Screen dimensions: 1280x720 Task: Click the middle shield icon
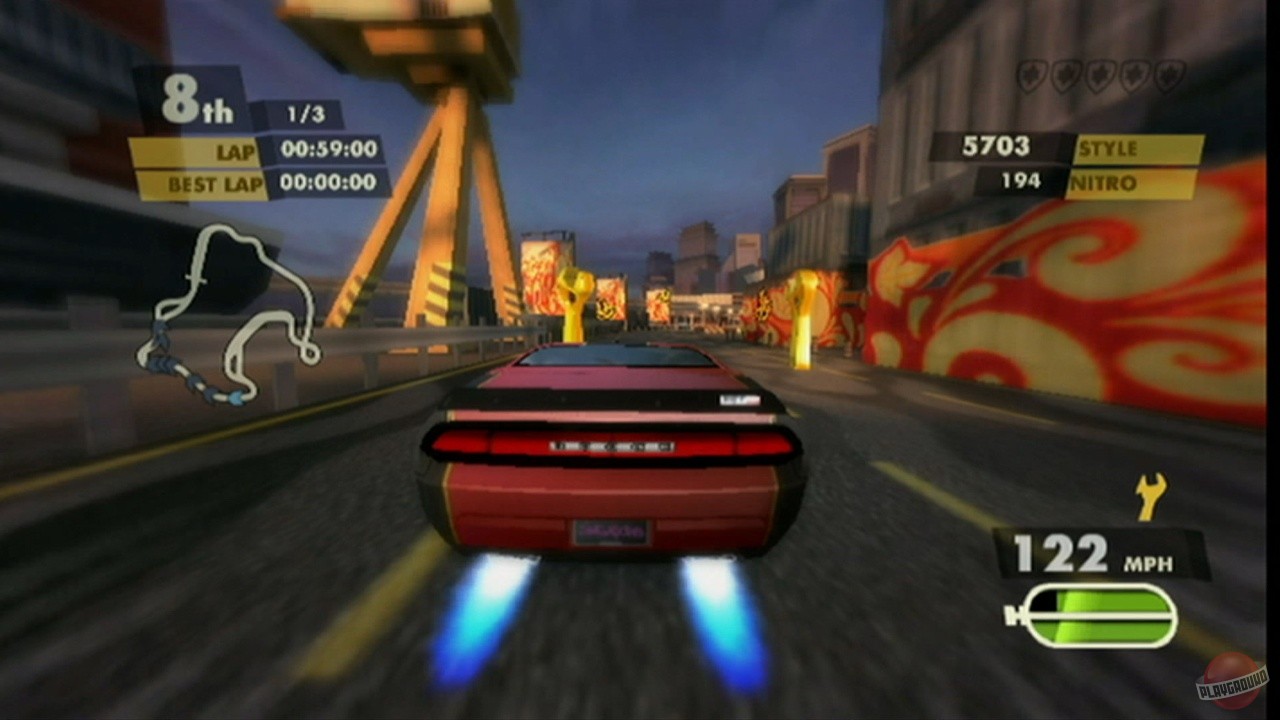click(1099, 73)
